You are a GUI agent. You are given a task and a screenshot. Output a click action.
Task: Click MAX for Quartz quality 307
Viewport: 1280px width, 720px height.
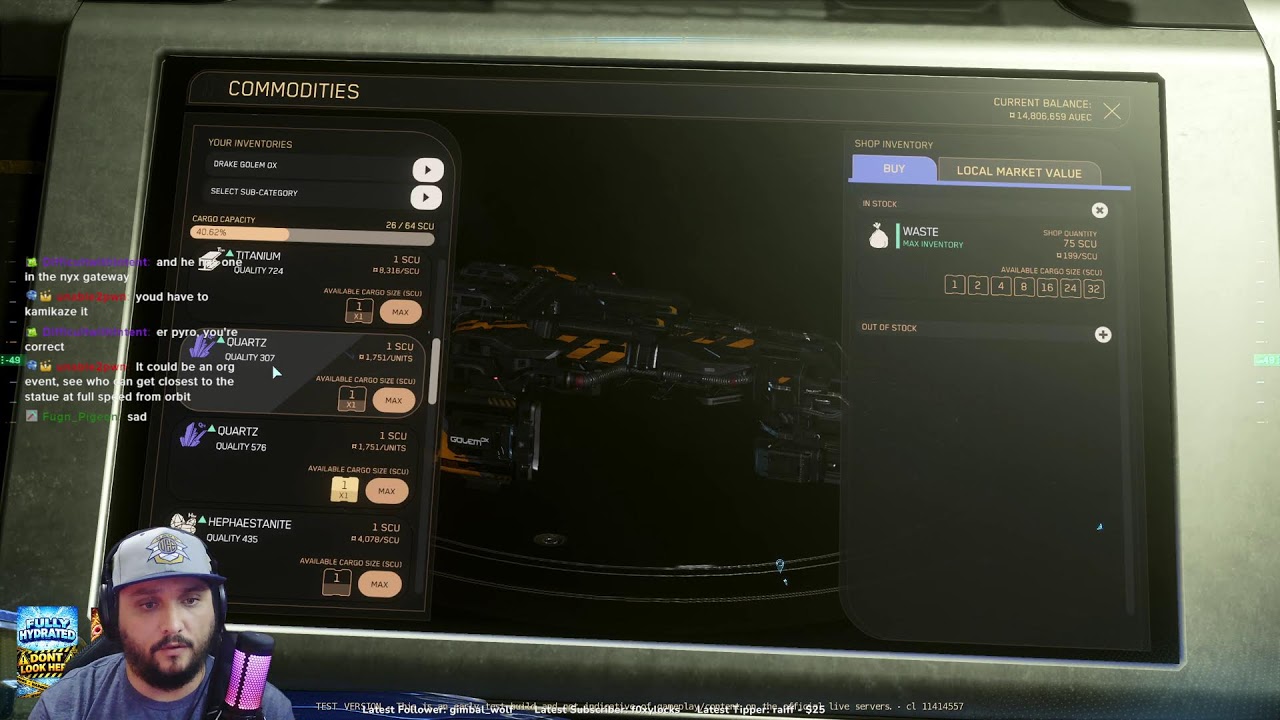pos(393,400)
